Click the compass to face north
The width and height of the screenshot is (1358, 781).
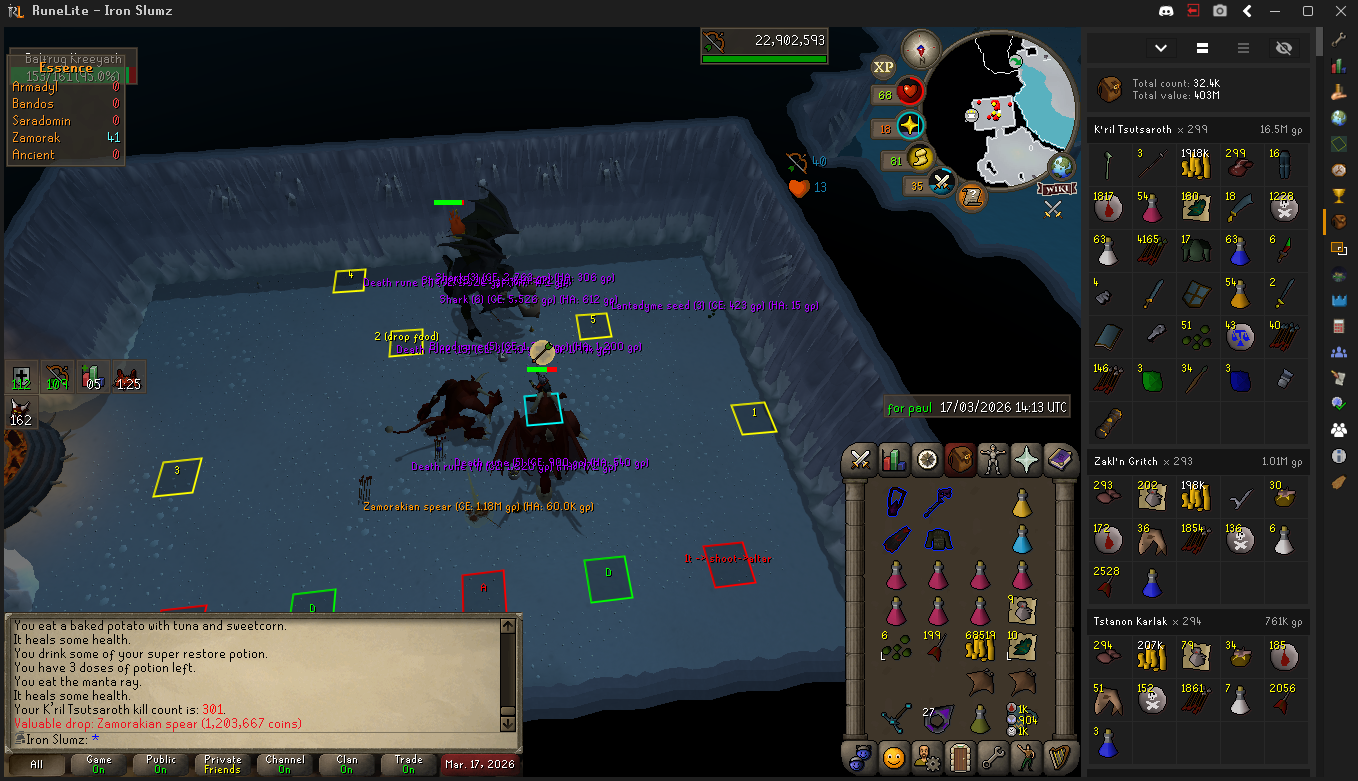(921, 49)
